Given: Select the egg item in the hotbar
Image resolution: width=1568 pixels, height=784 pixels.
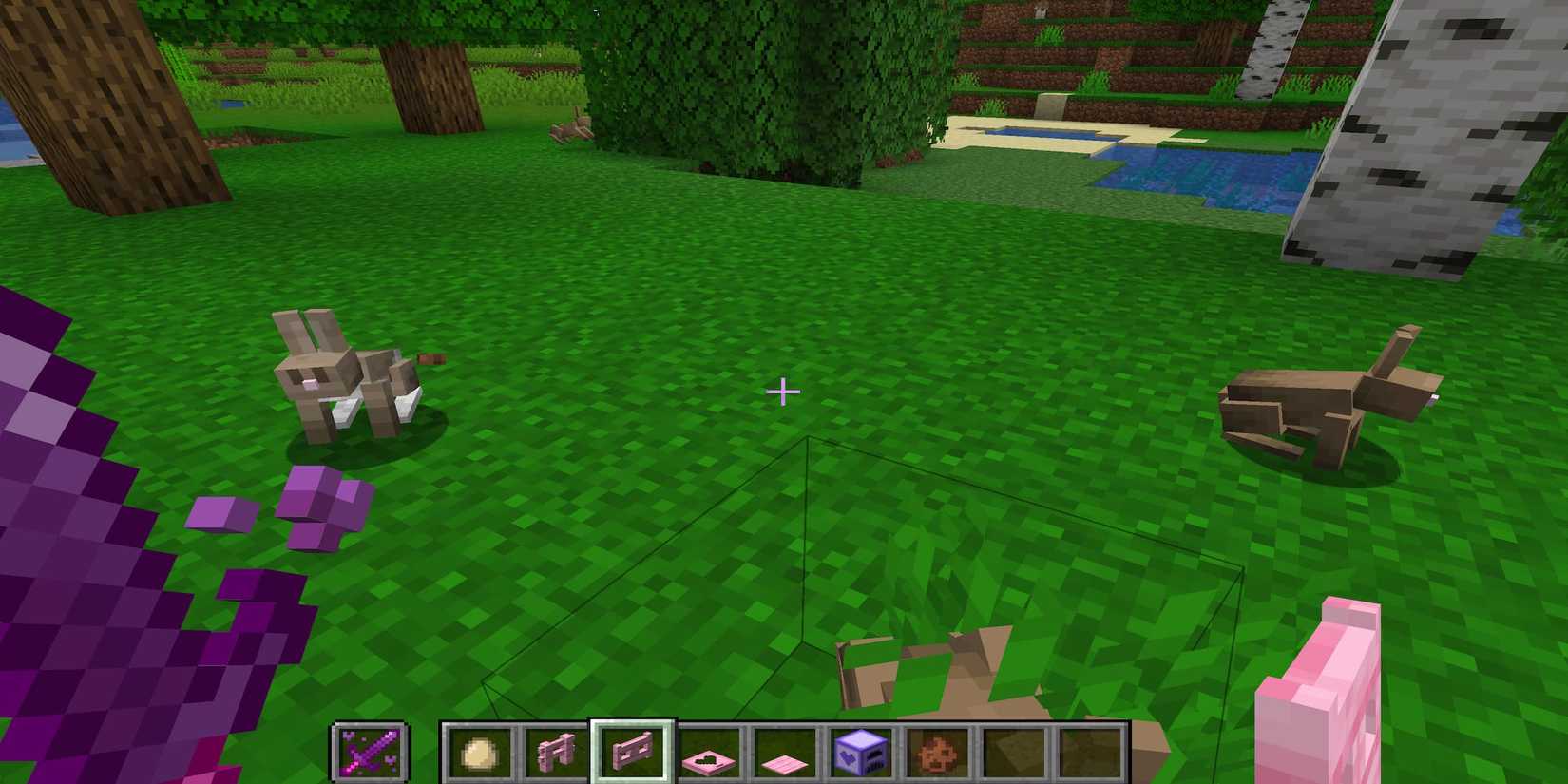Looking at the screenshot, I should coord(480,753).
